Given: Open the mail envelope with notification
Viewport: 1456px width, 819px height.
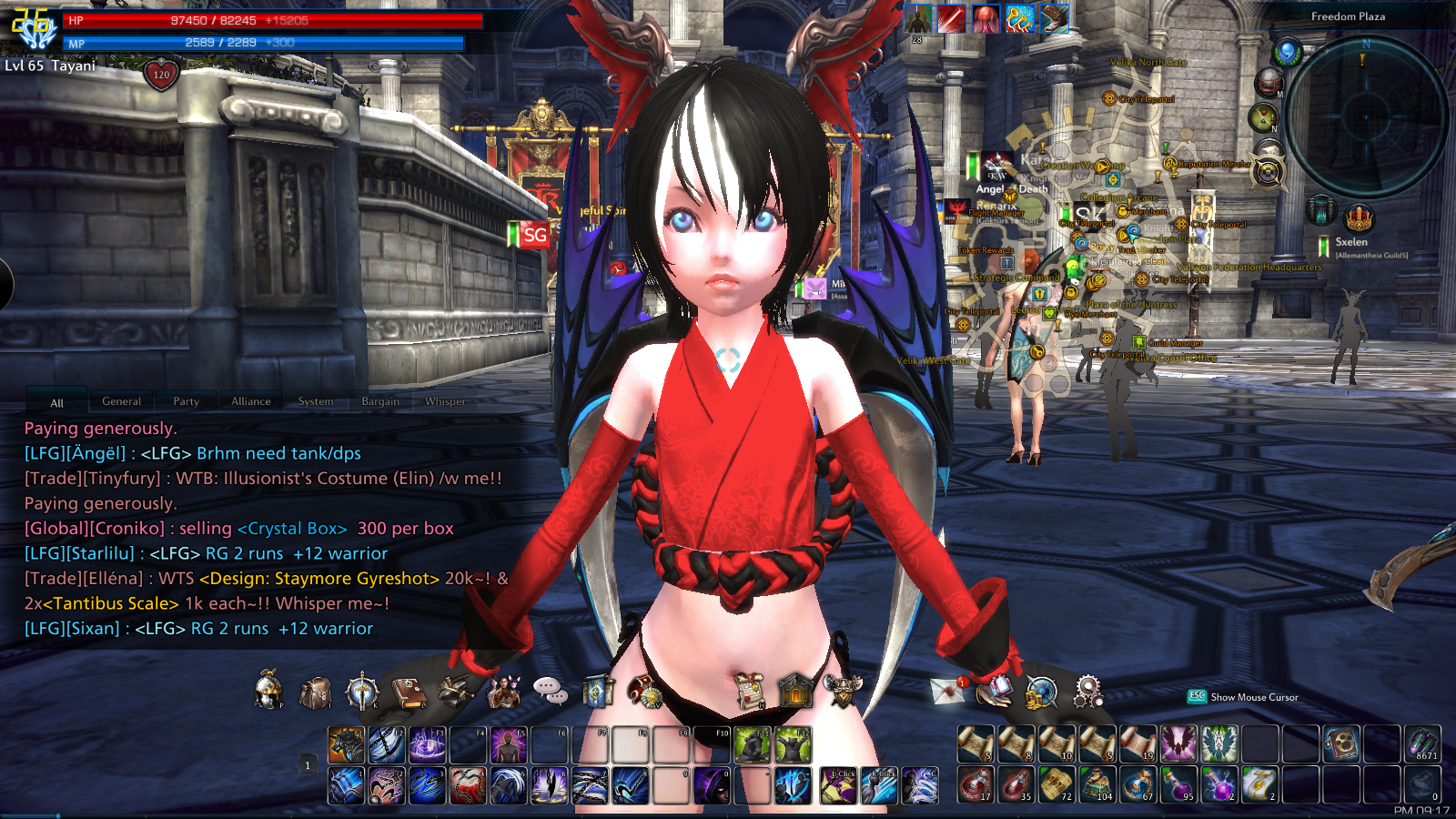Looking at the screenshot, I should [948, 691].
